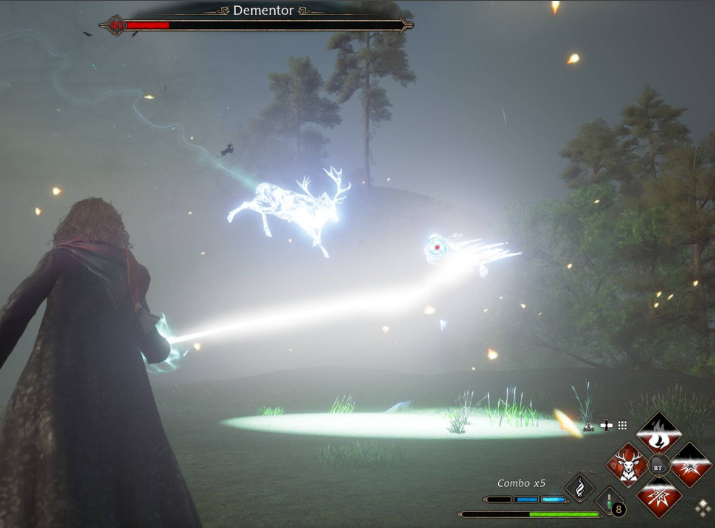Use the spark burst spell on the right
This screenshot has width=715, height=528.
[689, 465]
